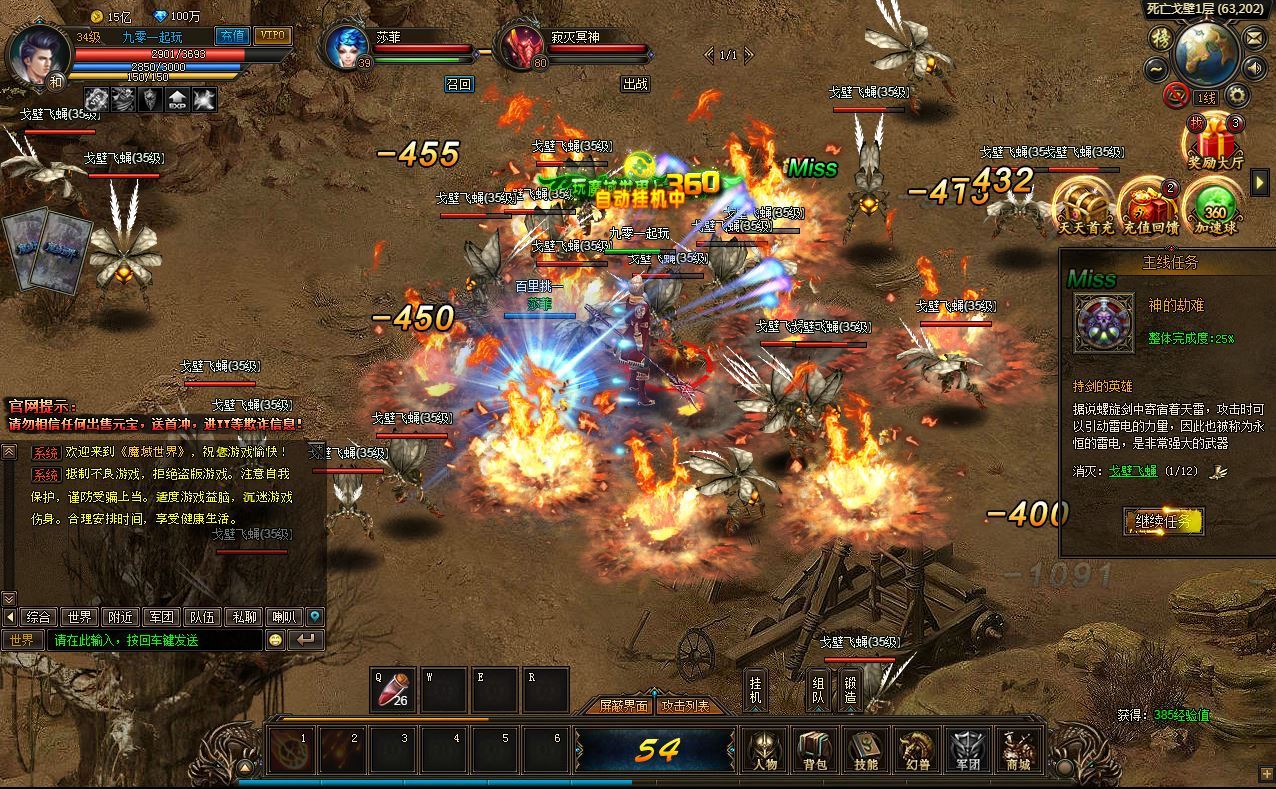Open settings with the gear icon

pos(1237,96)
